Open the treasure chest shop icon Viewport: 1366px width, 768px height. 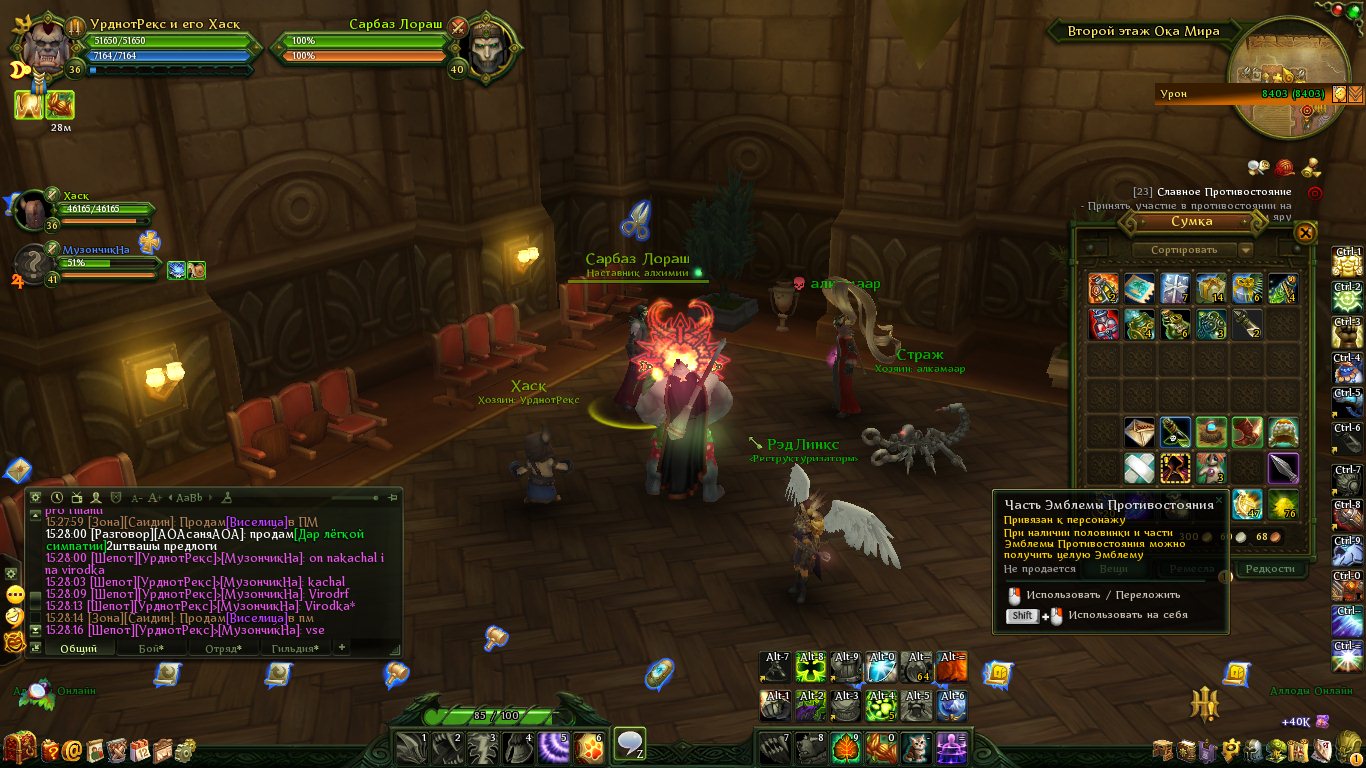(20, 747)
